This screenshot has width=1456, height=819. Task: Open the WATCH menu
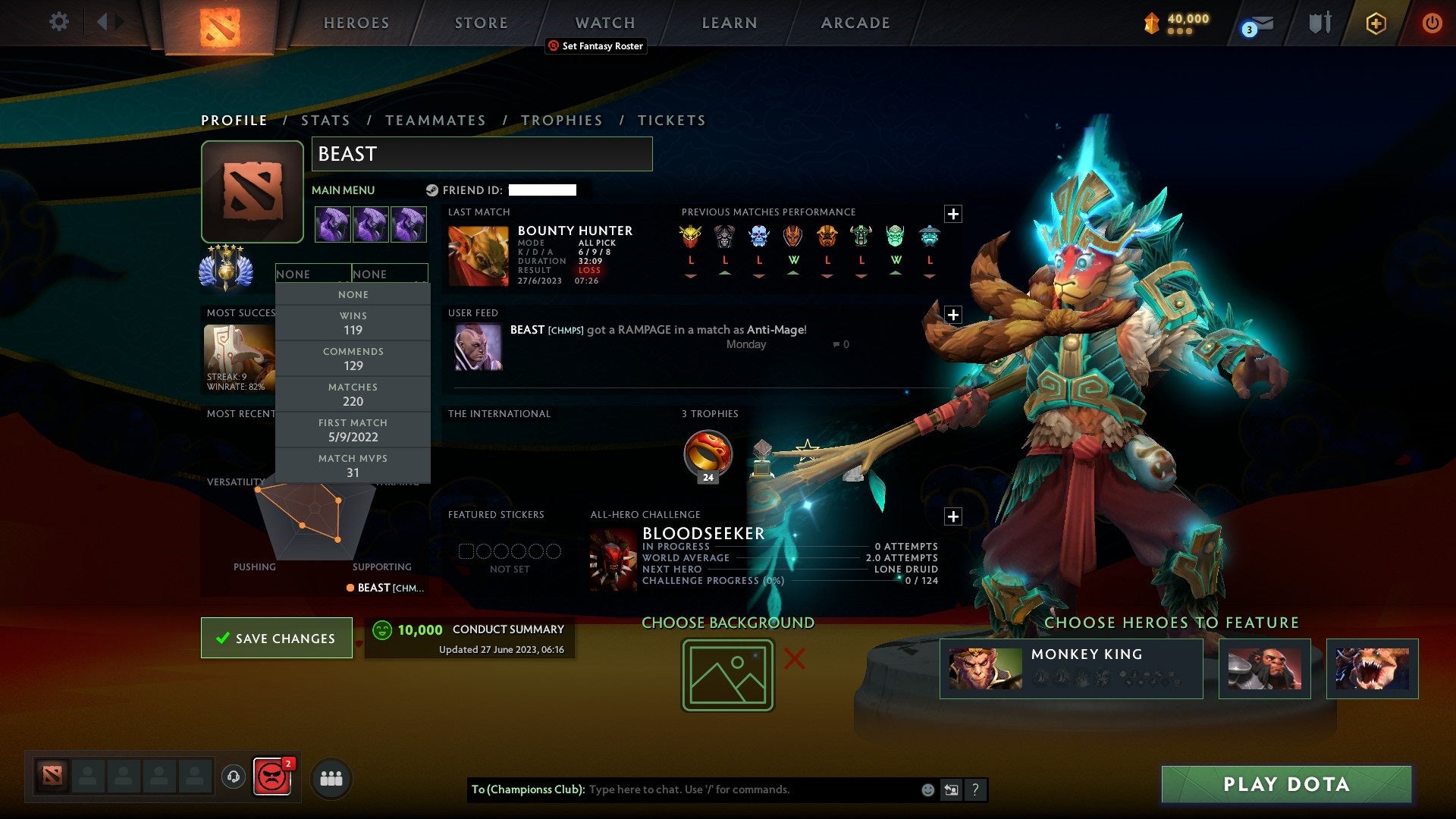coord(604,23)
